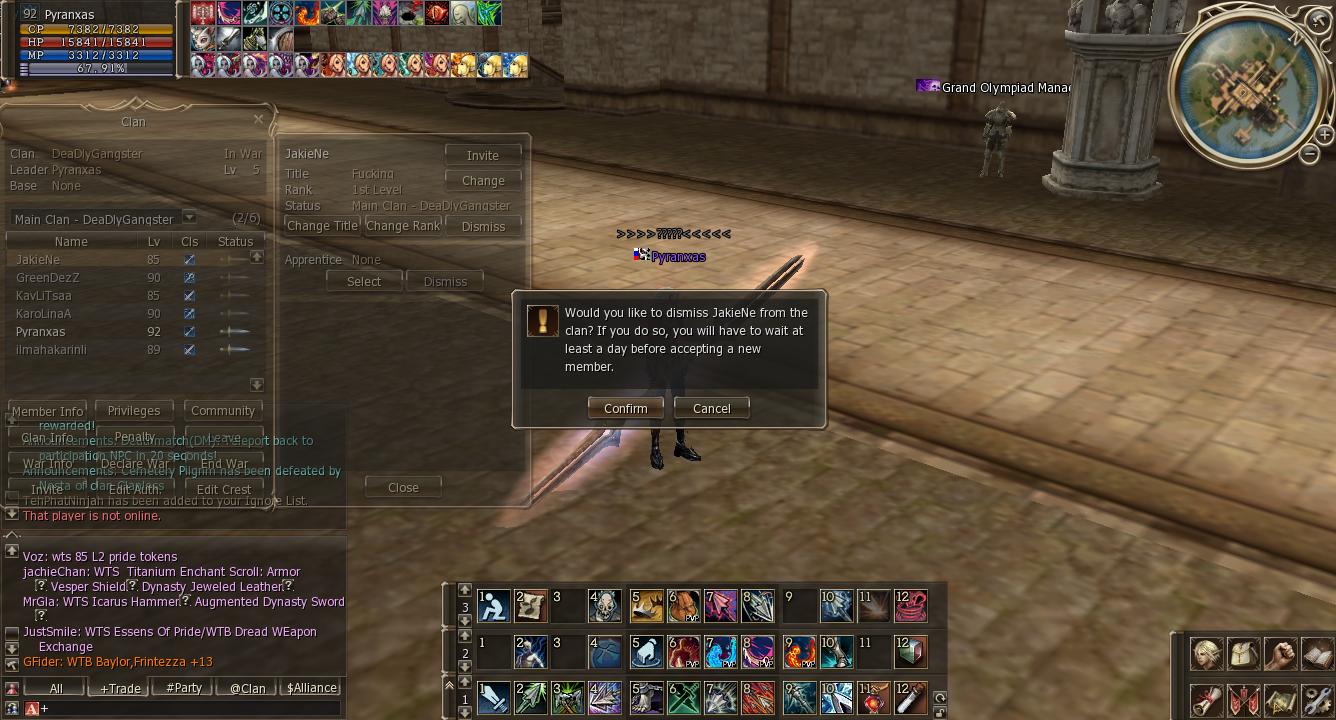Show the #Party chat tab
Viewport: 1336px width, 720px height.
click(184, 688)
